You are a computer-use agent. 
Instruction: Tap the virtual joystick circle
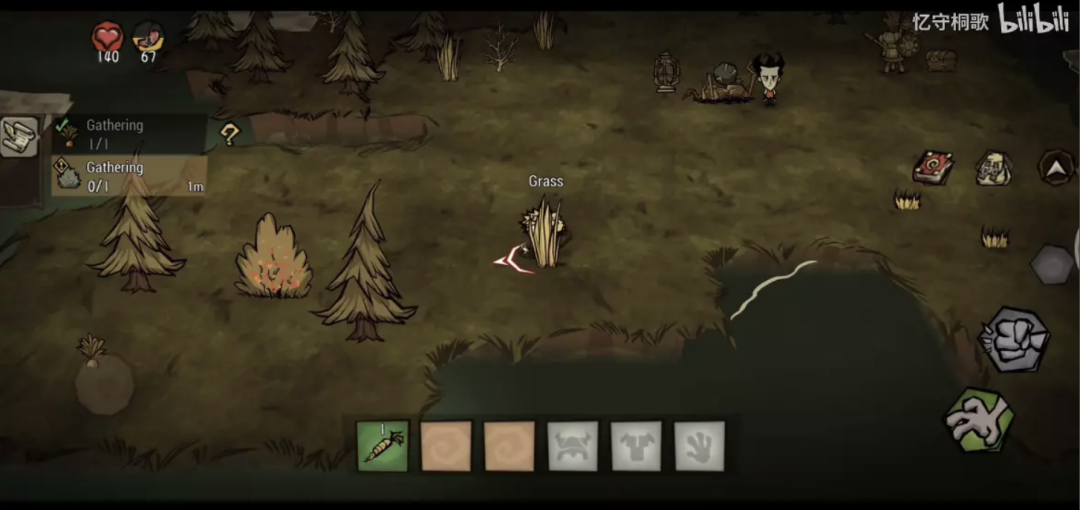pyautogui.click(x=104, y=384)
